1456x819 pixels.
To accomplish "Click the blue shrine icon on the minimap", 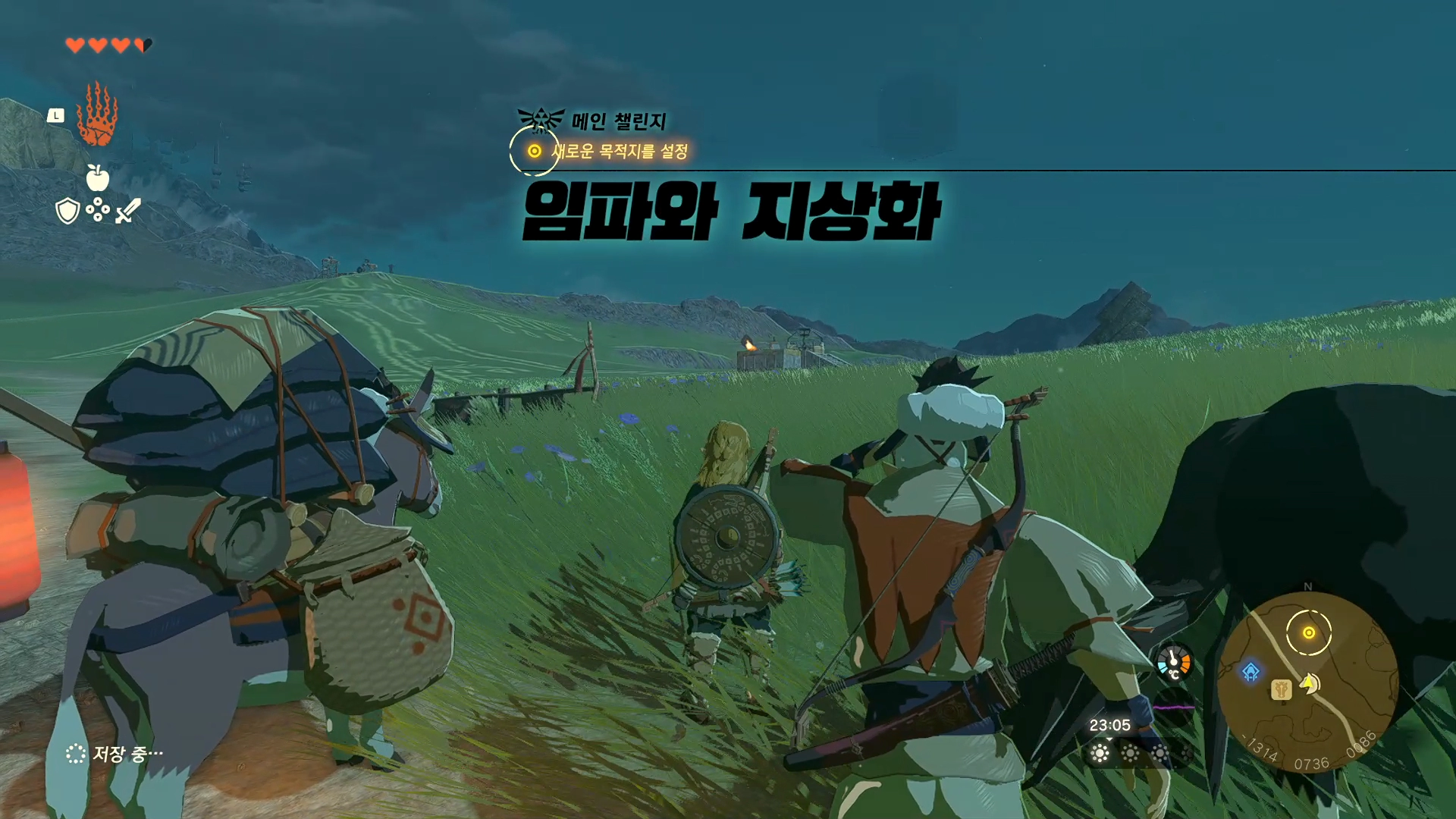I will 1250,671.
